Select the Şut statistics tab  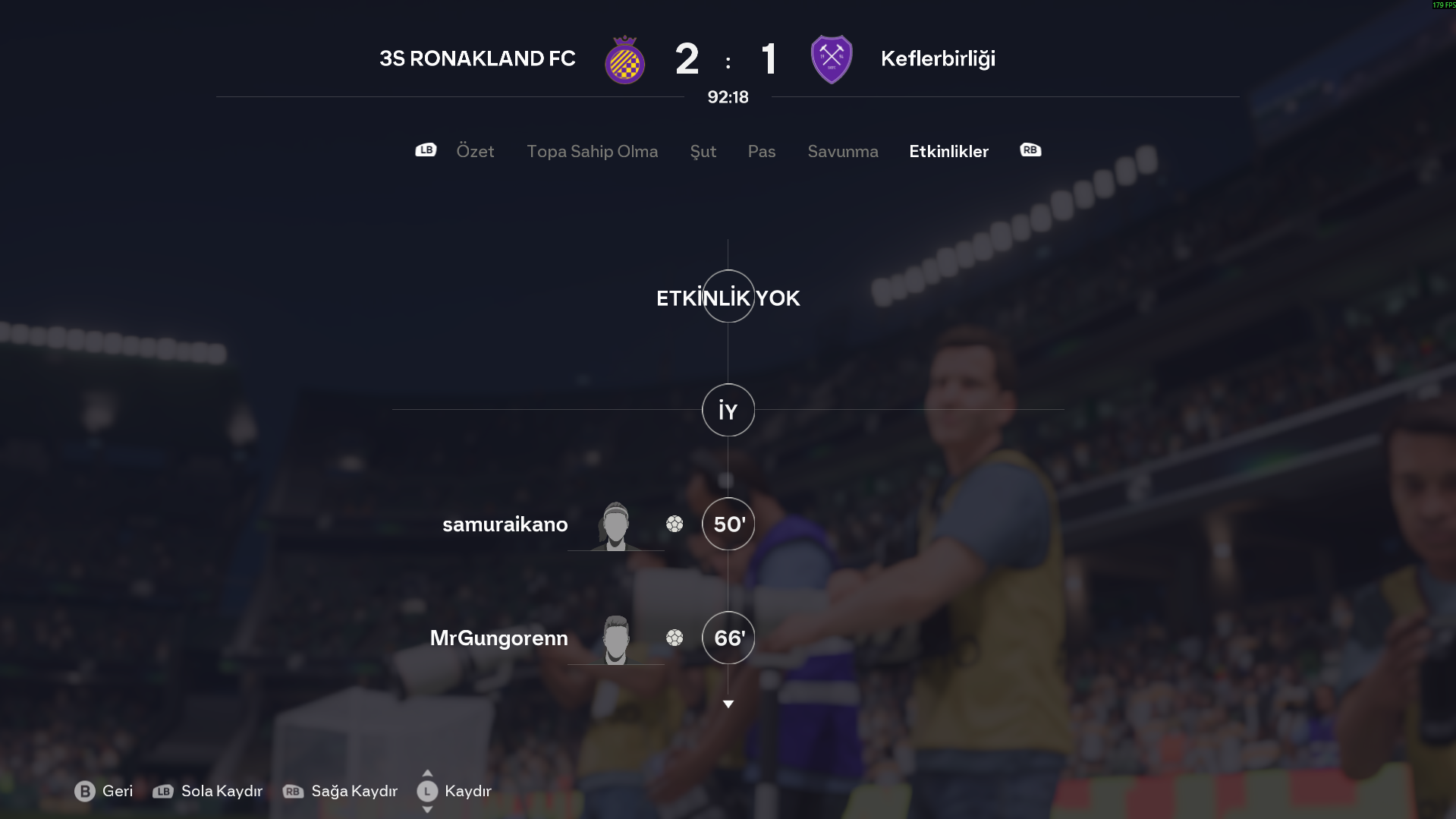tap(703, 151)
